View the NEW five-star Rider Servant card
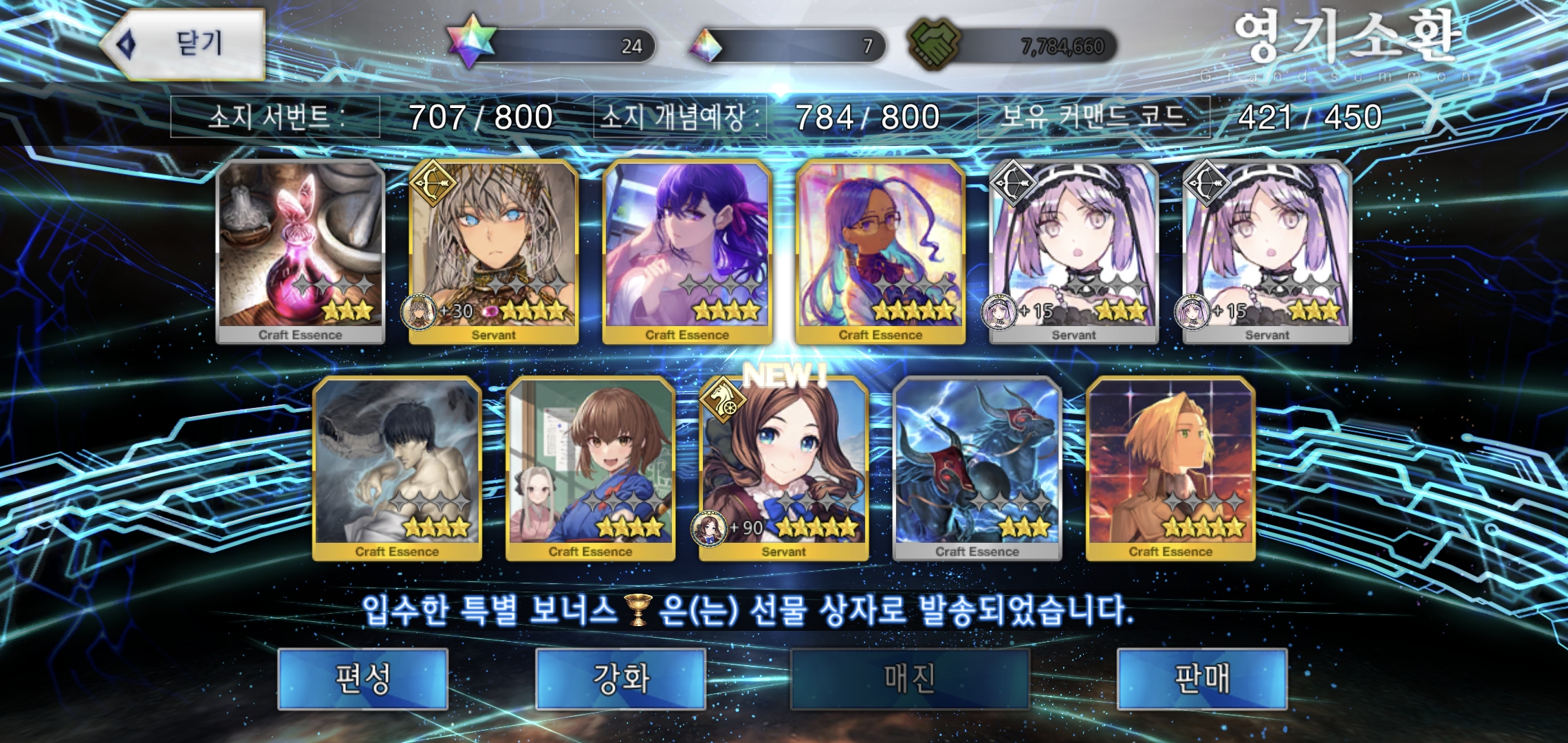 (x=783, y=468)
